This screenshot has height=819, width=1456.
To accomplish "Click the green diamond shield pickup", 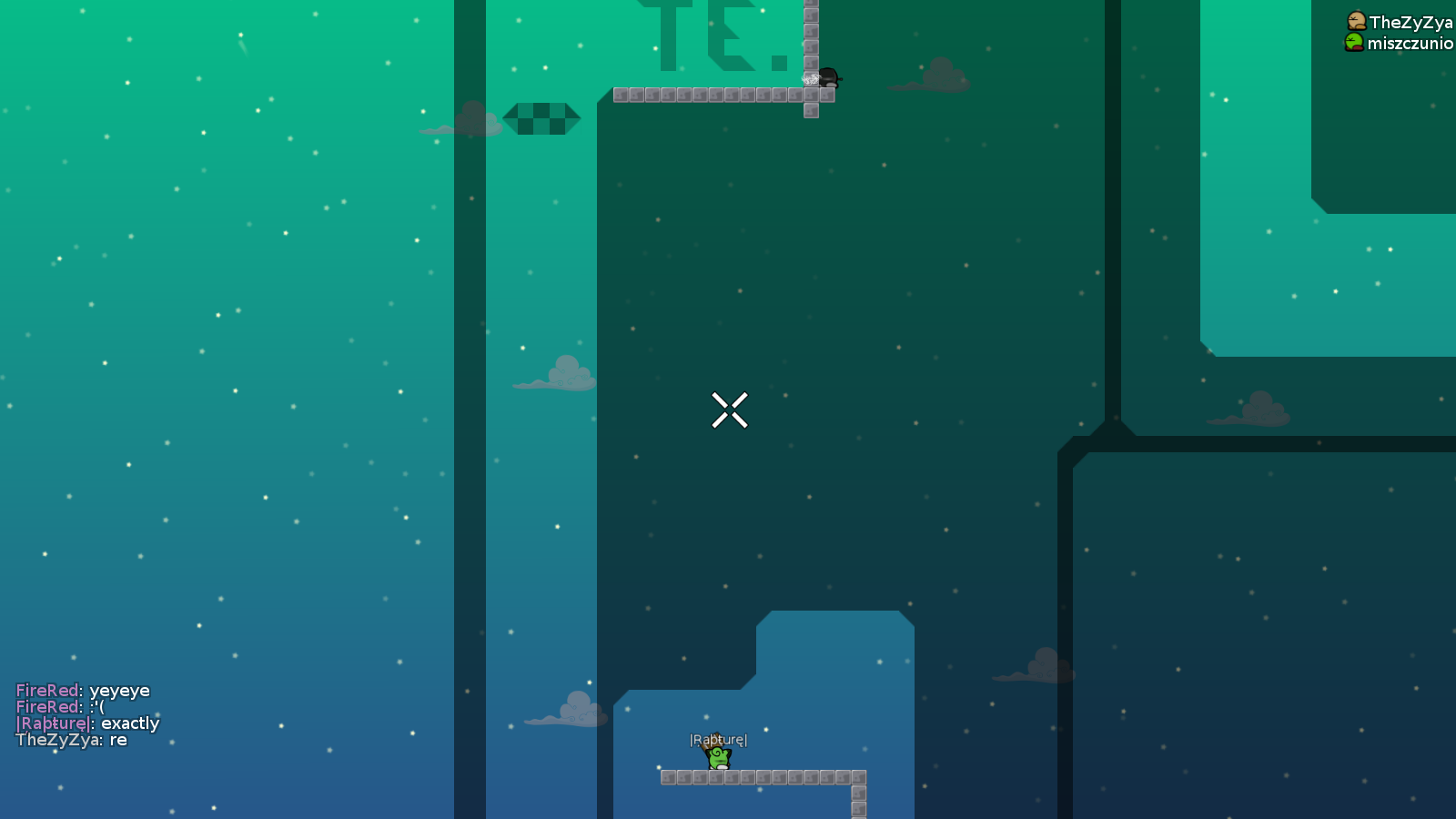I will click(x=541, y=118).
